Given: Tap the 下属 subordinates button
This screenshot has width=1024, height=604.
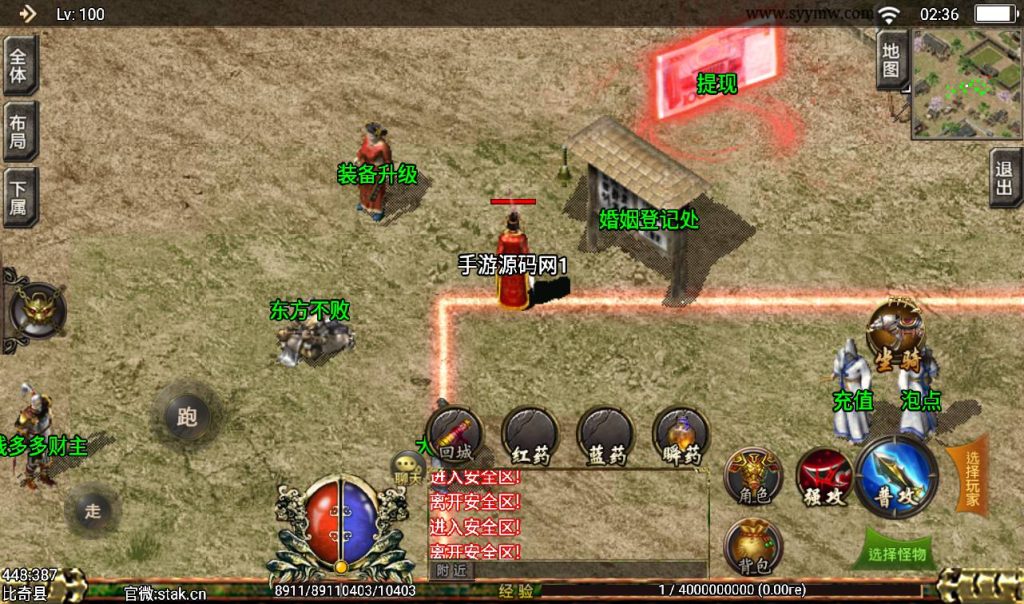Looking at the screenshot, I should (19, 197).
